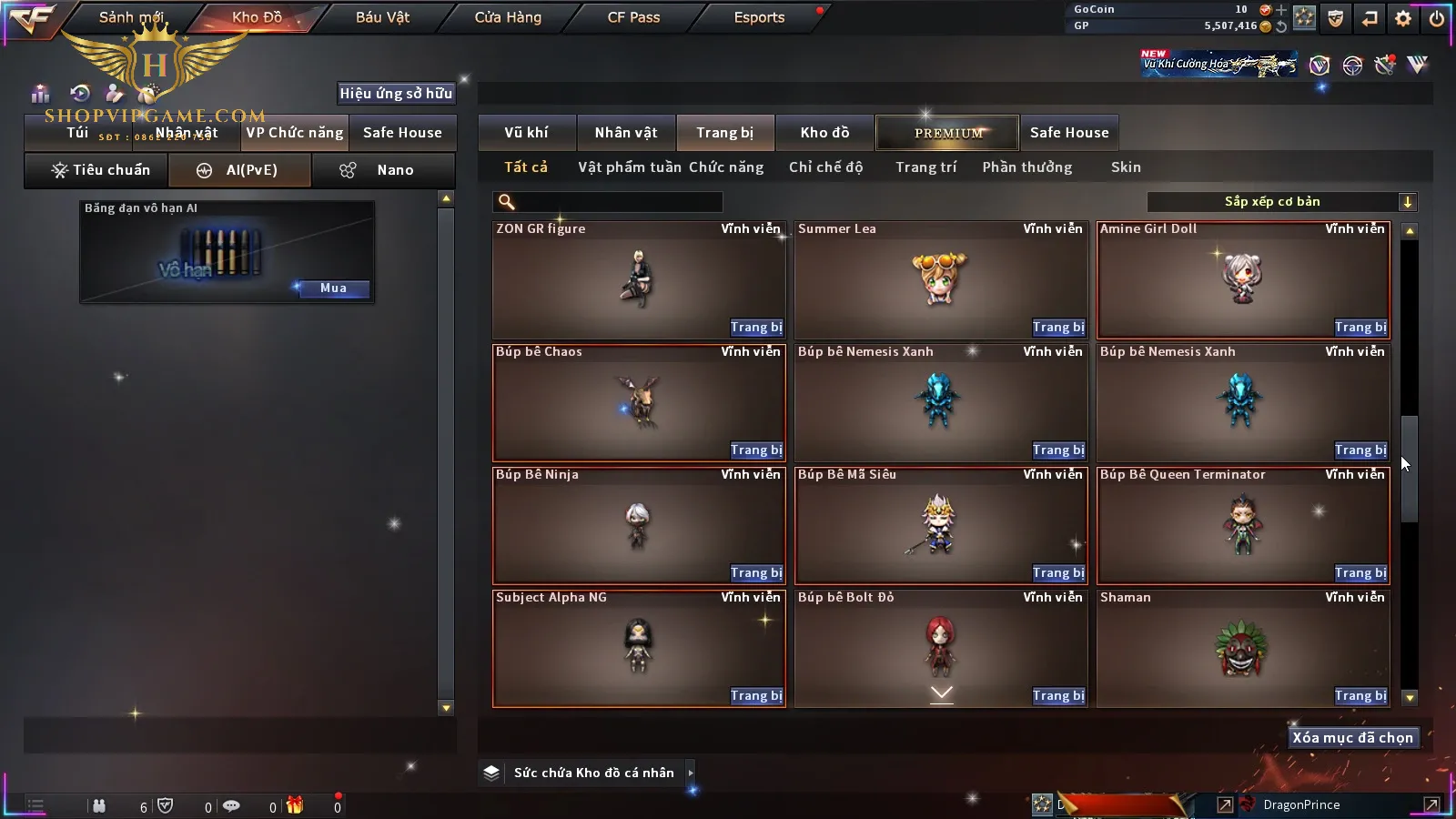Open the settings gear icon

click(x=1403, y=18)
